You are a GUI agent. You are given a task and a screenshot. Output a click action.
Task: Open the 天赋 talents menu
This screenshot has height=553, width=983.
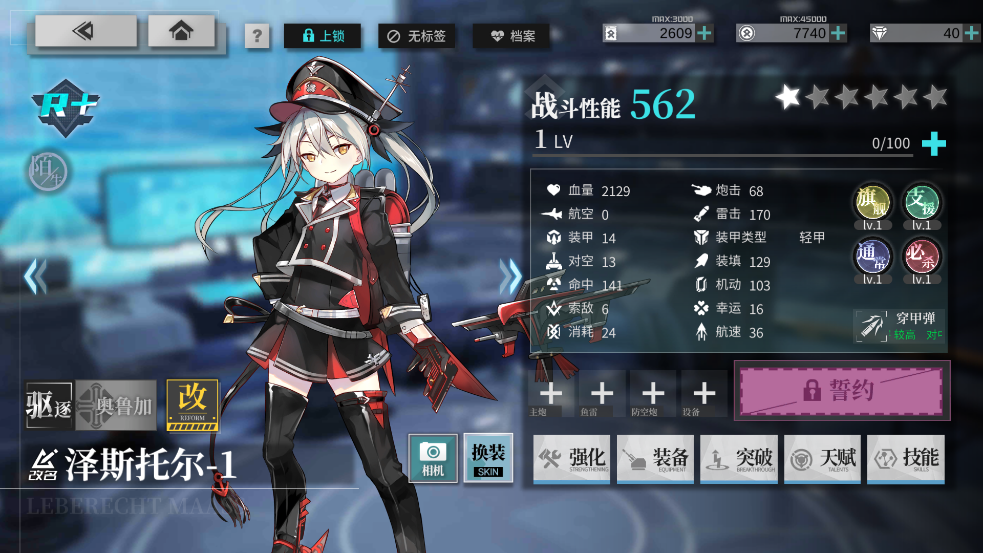click(x=822, y=459)
